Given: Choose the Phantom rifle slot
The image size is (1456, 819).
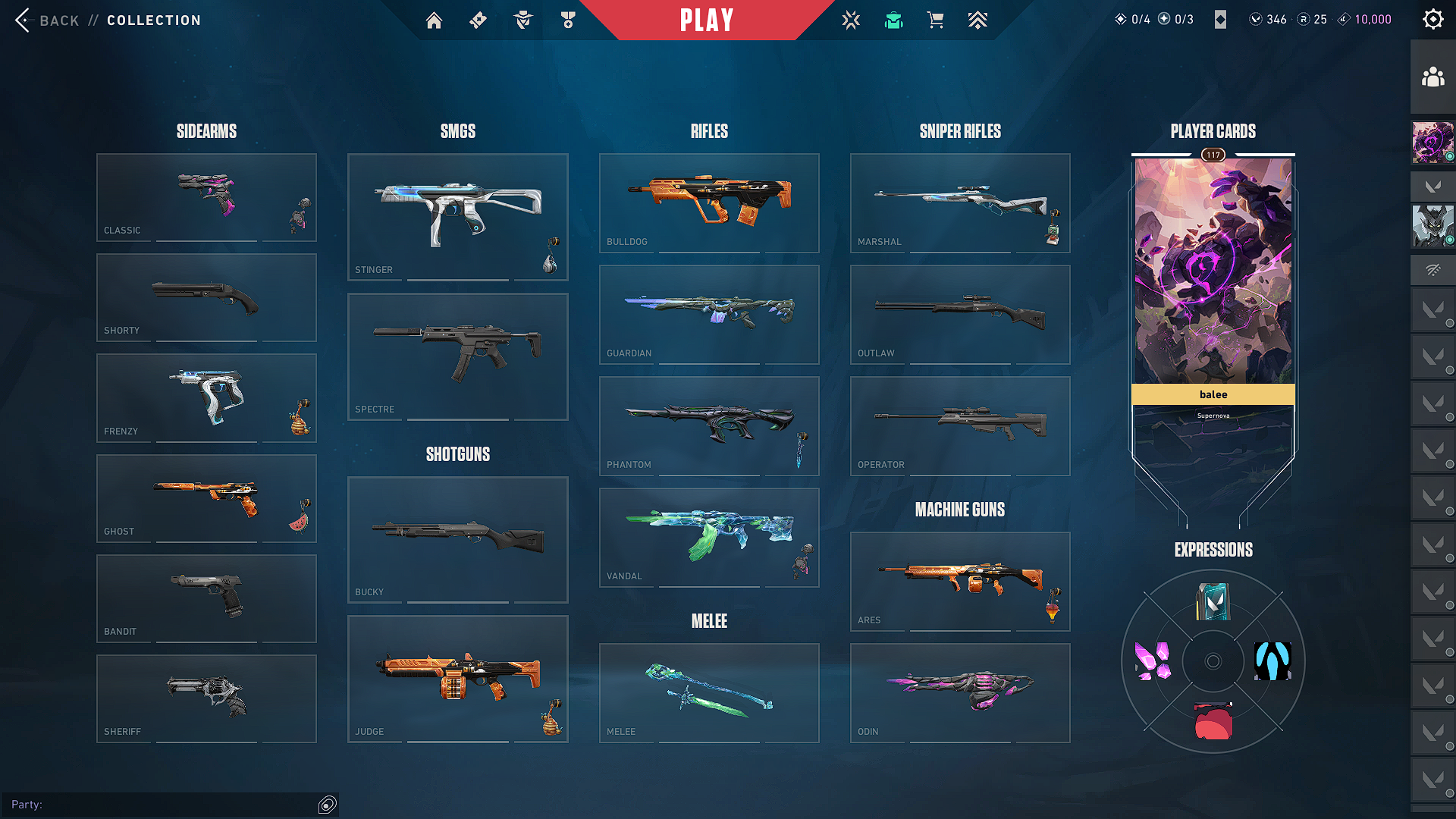Looking at the screenshot, I should click(x=708, y=425).
